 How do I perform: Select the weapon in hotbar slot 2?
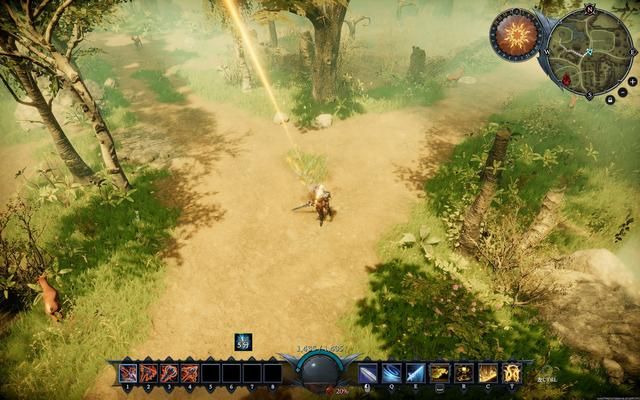[149, 373]
